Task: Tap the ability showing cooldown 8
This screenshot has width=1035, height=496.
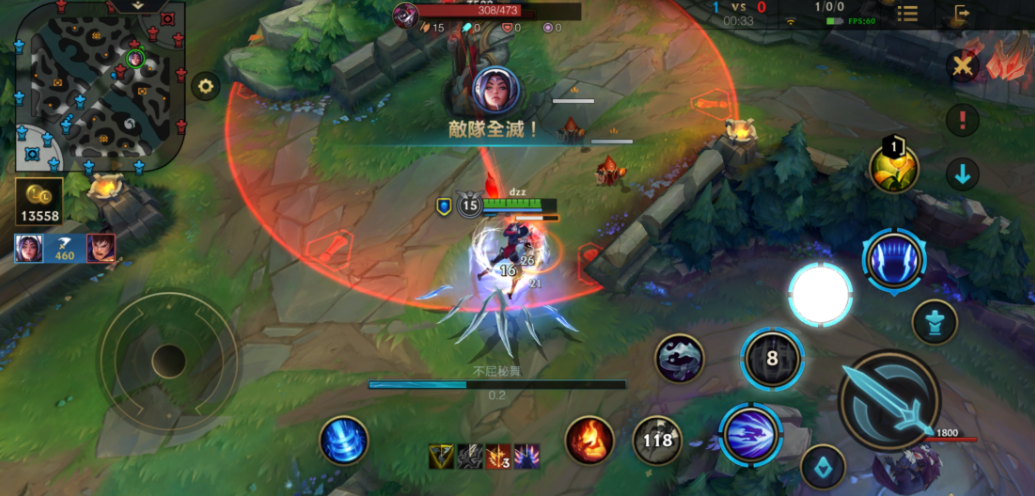Action: pos(772,358)
